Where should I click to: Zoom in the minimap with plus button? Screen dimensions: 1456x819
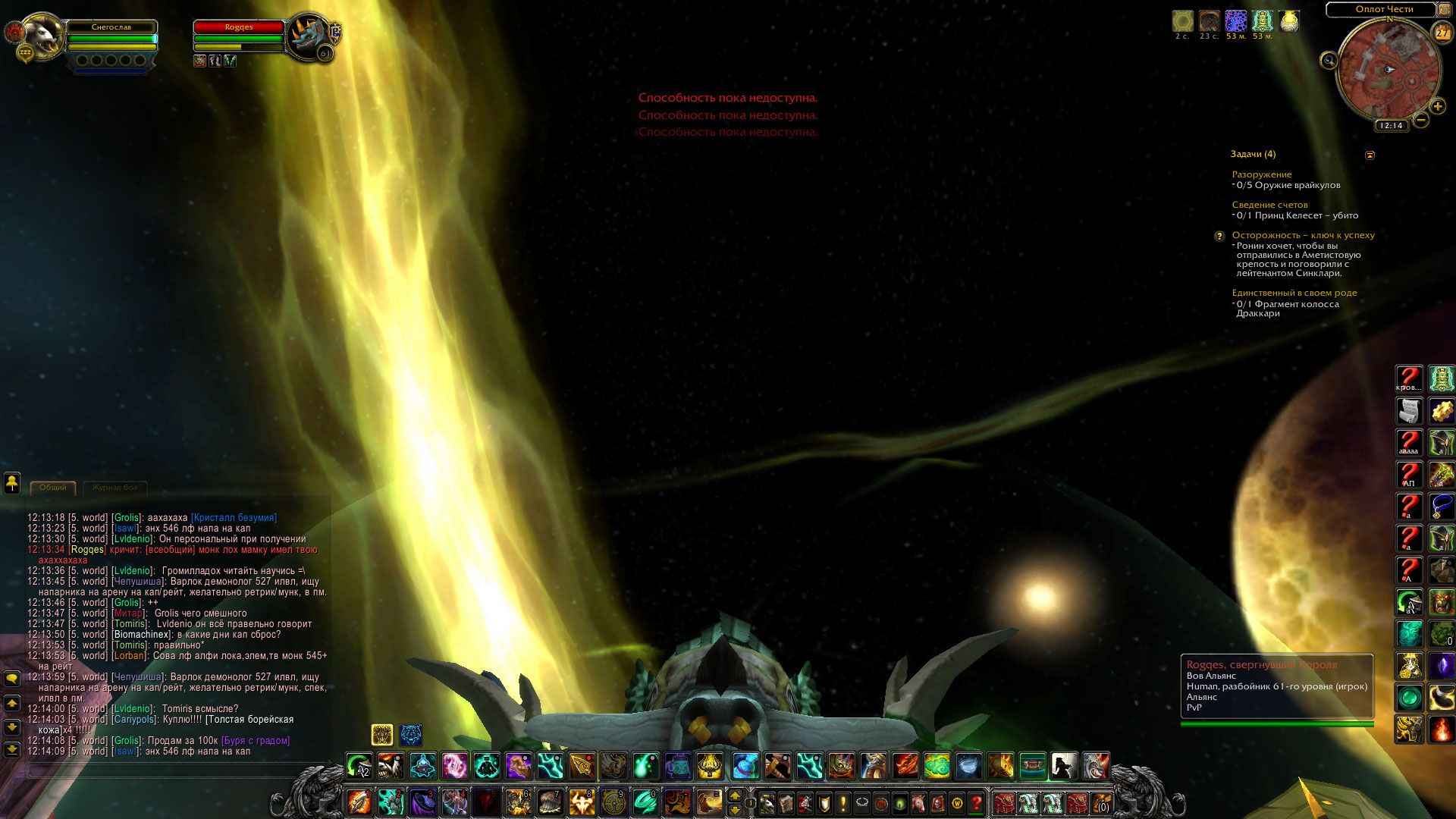coord(1437,107)
